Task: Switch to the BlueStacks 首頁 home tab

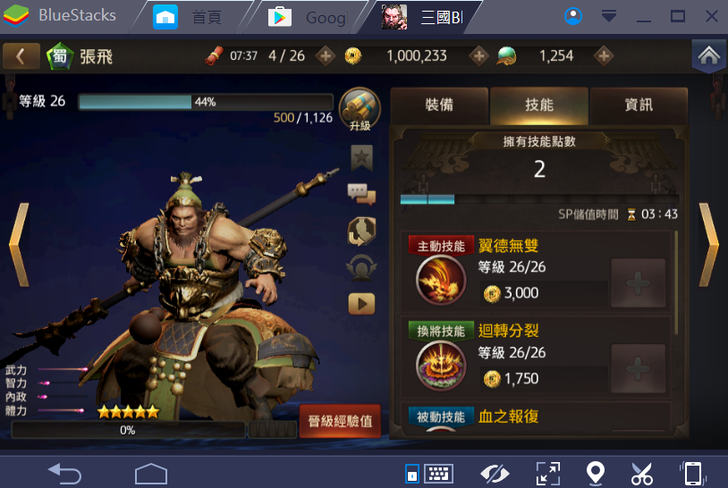Action: [195, 16]
